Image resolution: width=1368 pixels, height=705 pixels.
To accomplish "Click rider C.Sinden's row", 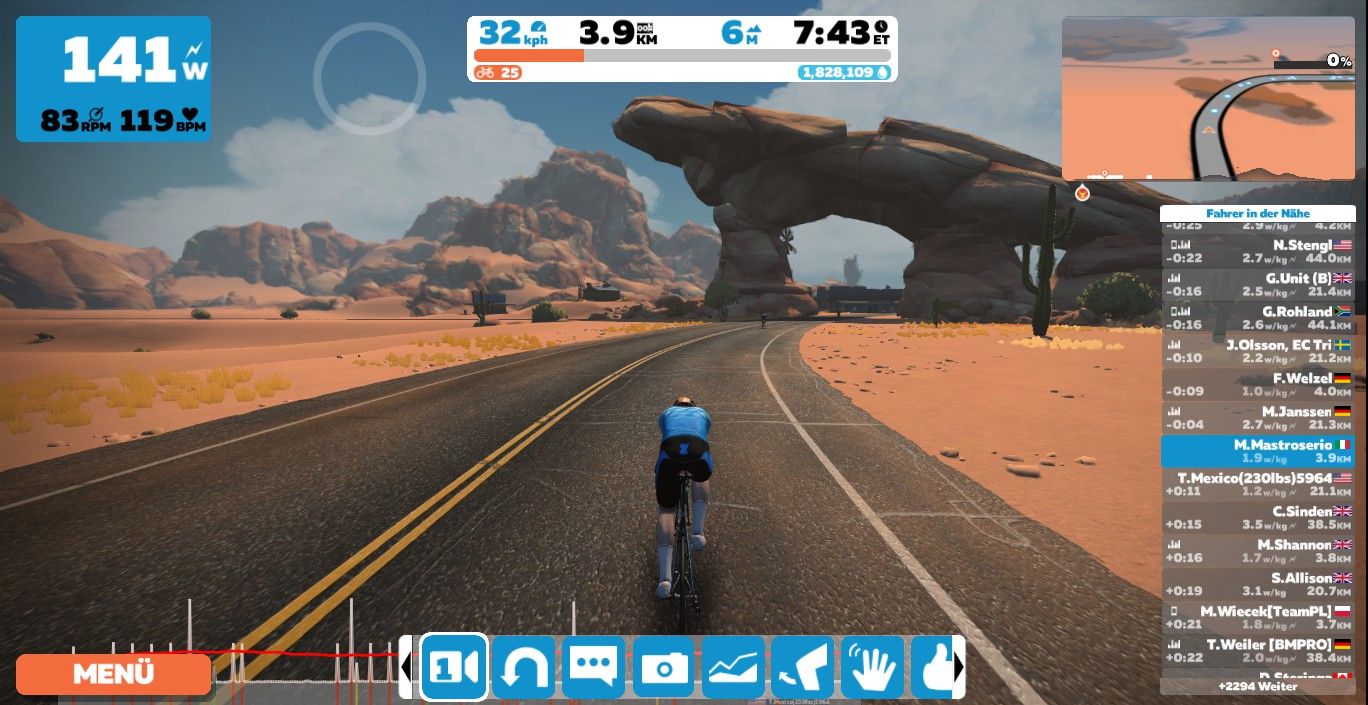I will point(1257,517).
